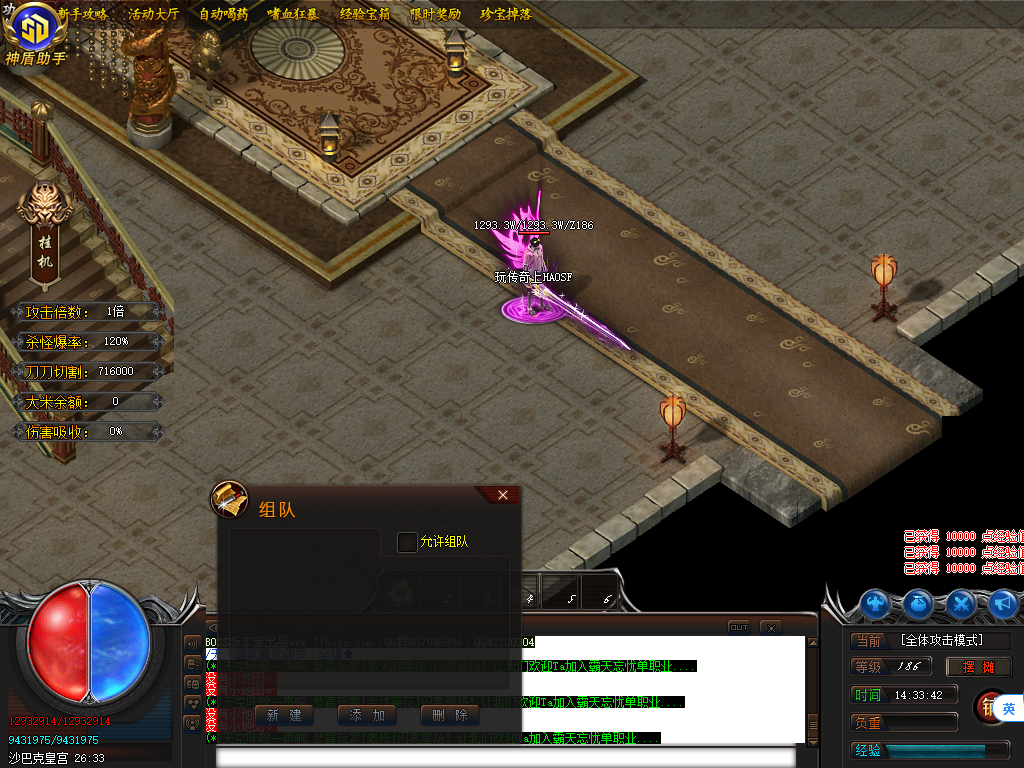This screenshot has height=768, width=1024.
Task: Select the 自动喝药 auto-potion menu
Action: click(x=223, y=15)
